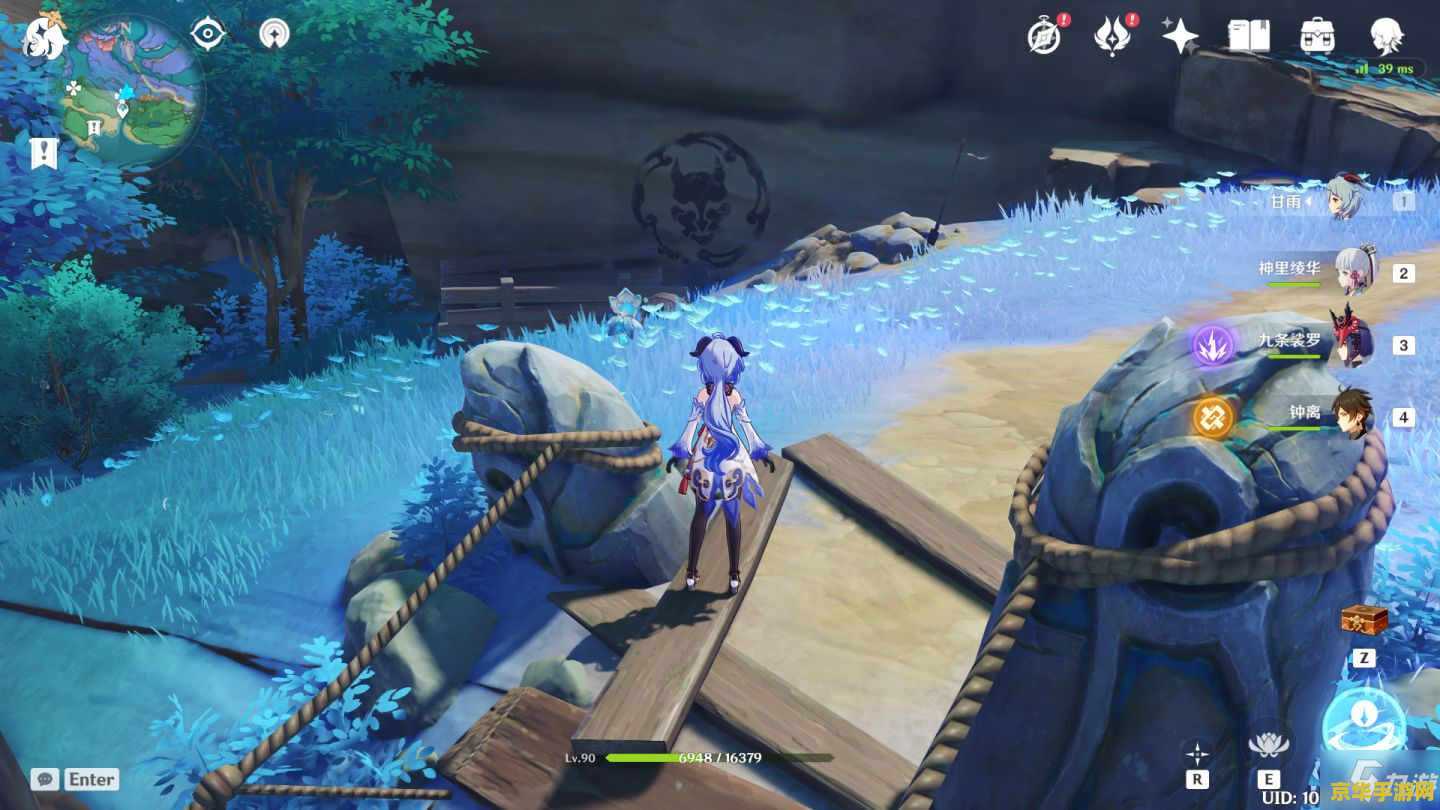The width and height of the screenshot is (1440, 810).
Task: Open the character screen icon
Action: click(x=1386, y=34)
